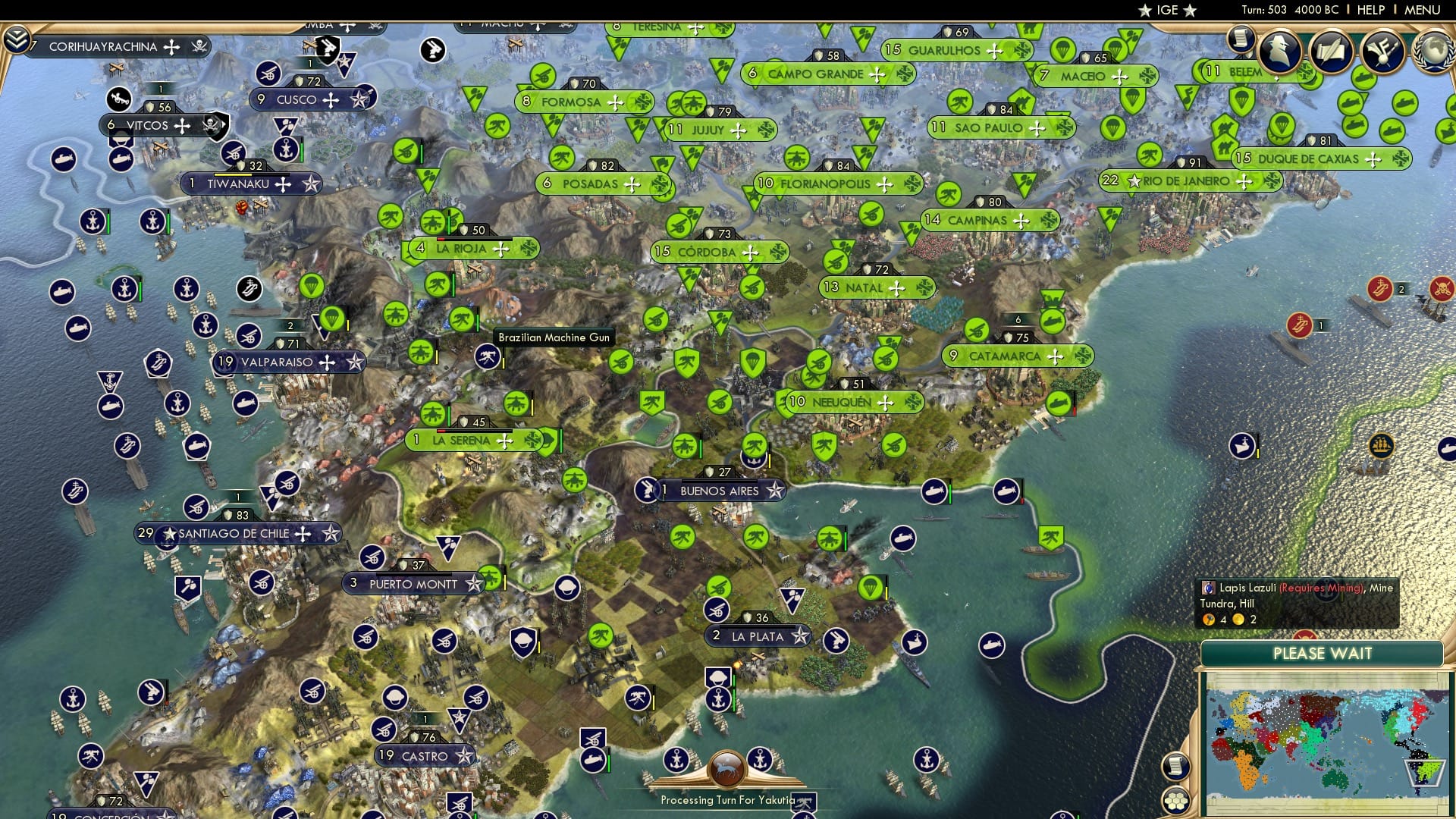Open the map options scroll icon beside the minimap
The image size is (1456, 819).
tap(1175, 767)
